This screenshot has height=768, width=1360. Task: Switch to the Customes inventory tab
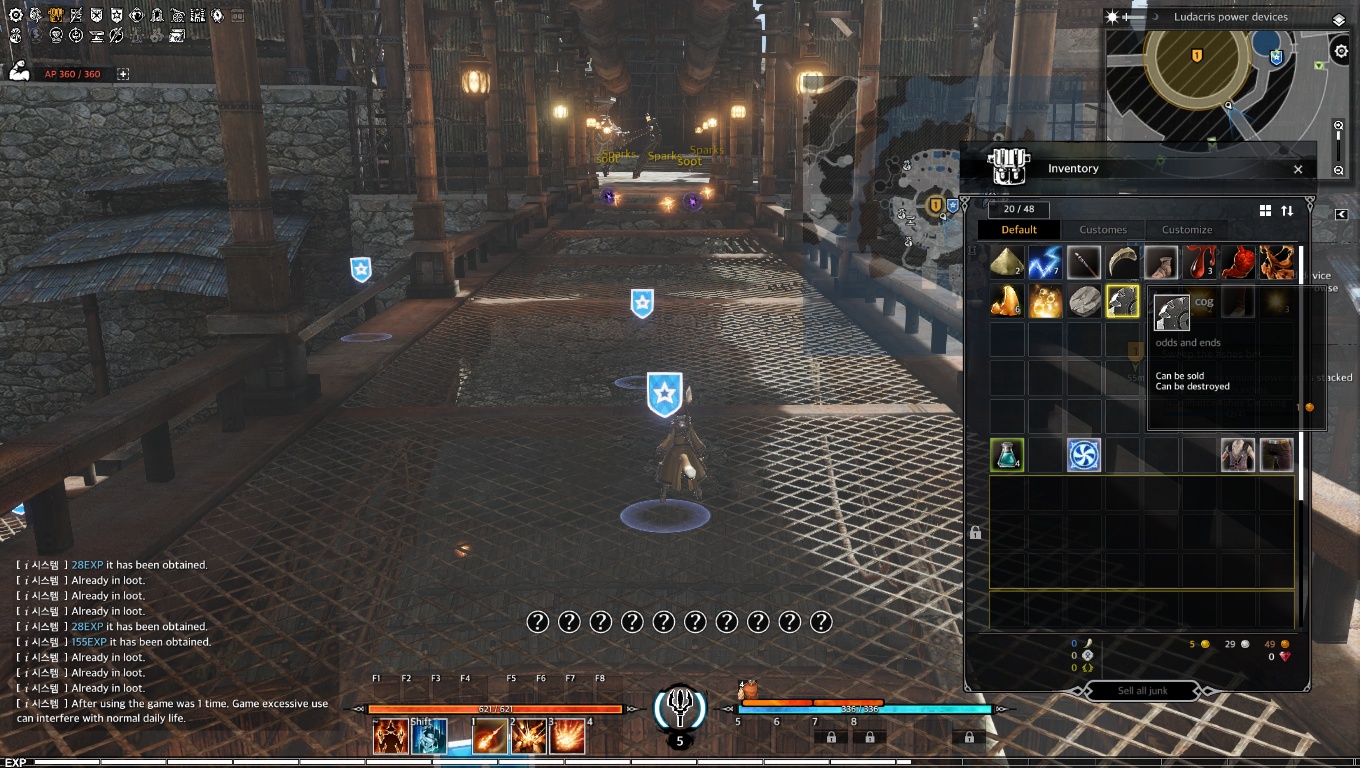point(1103,230)
